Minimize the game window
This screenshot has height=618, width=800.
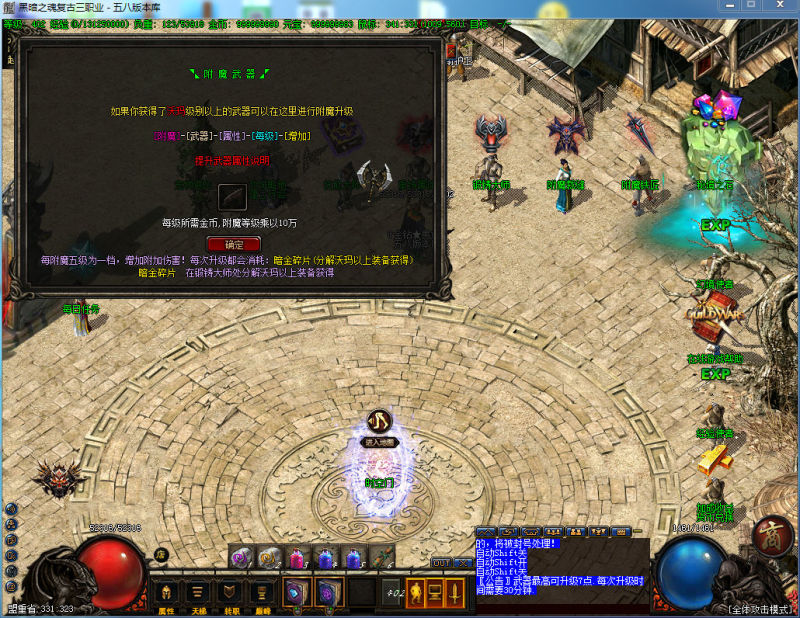(x=726, y=7)
